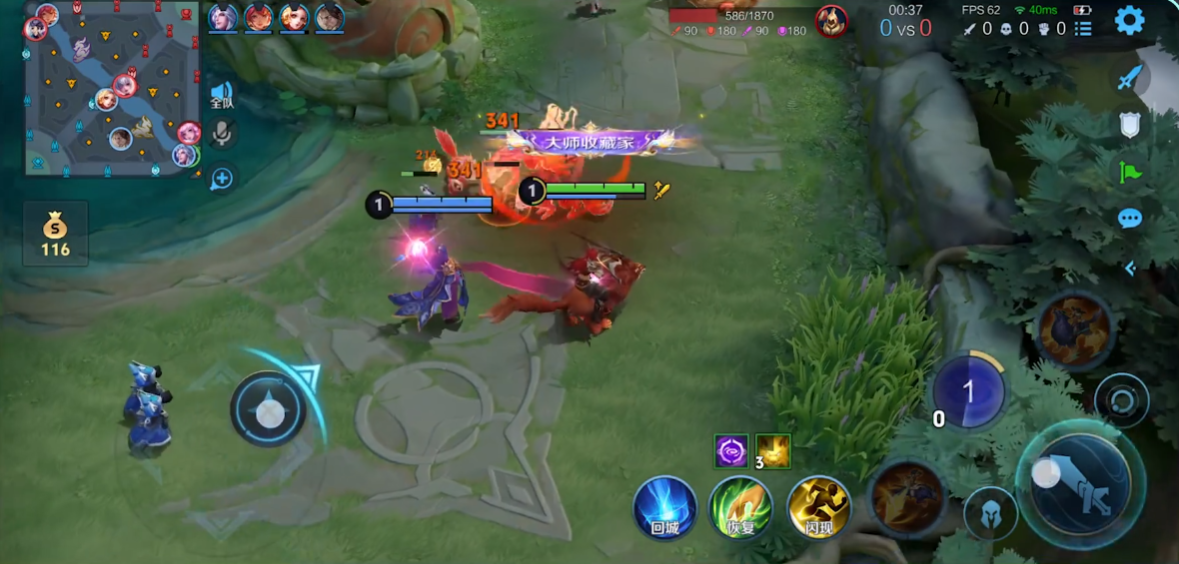Viewport: 1179px width, 564px height.
Task: Send the sword attack signal
Action: pyautogui.click(x=1129, y=77)
